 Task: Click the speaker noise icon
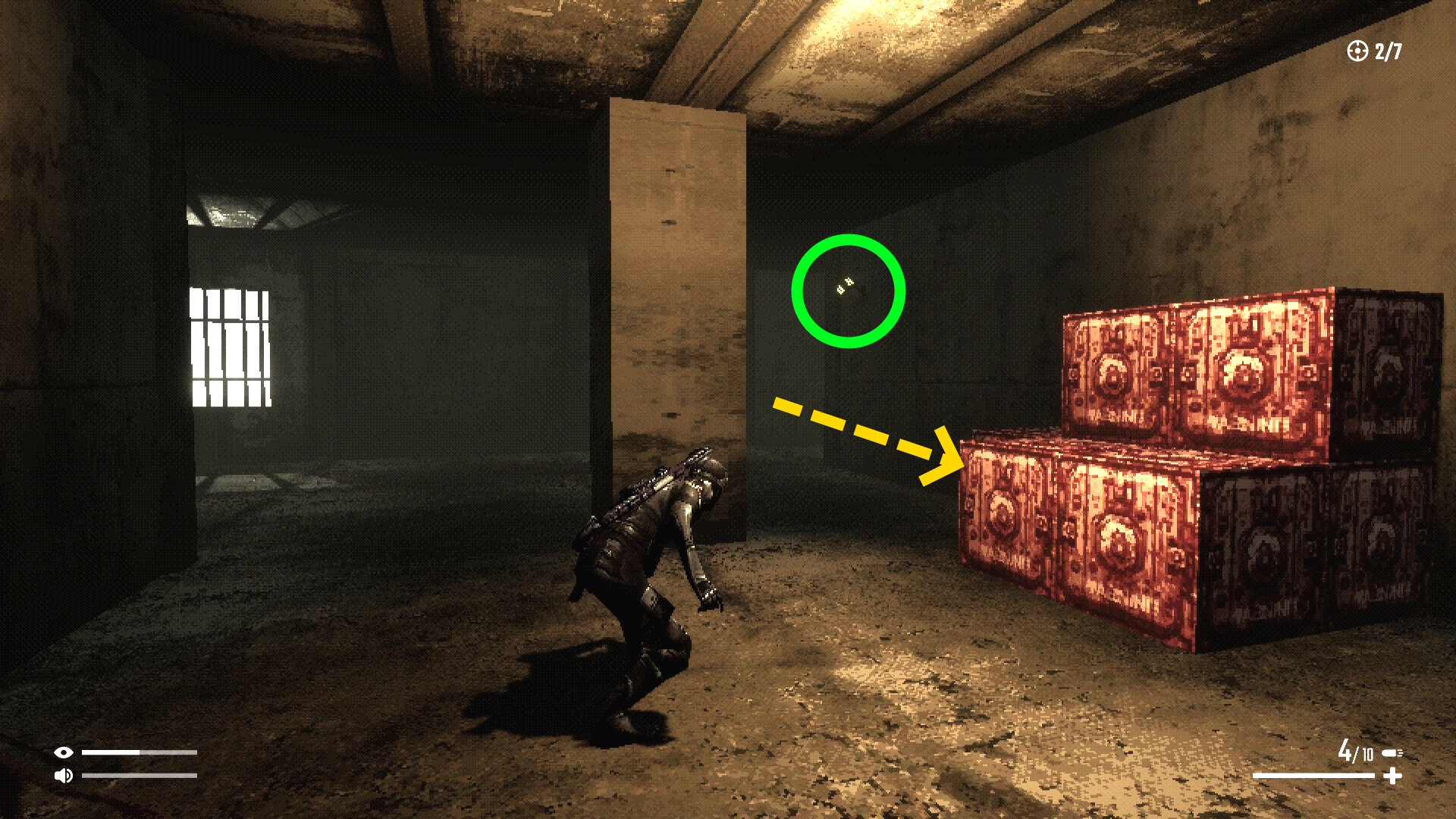point(64,775)
